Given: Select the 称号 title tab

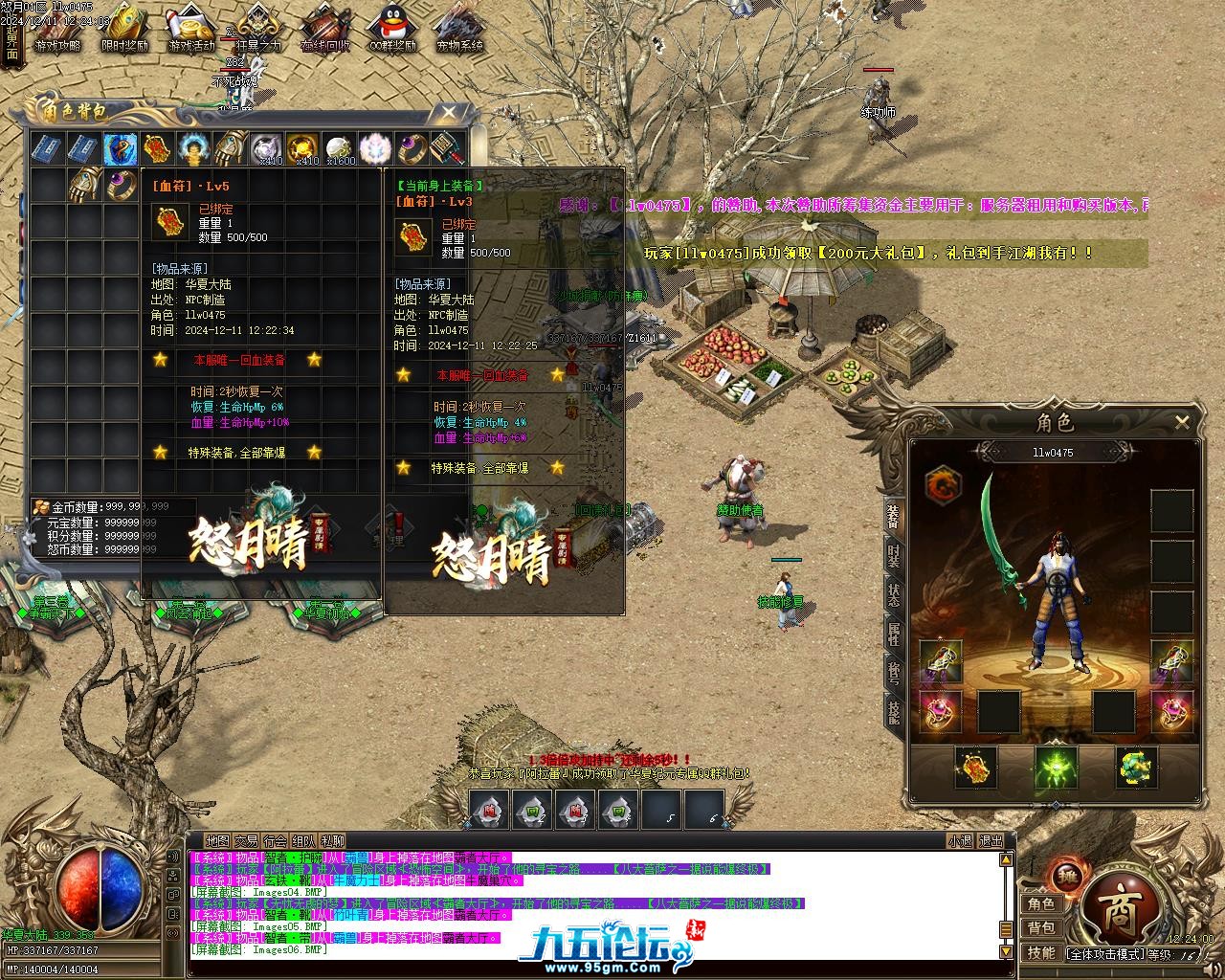Looking at the screenshot, I should (893, 672).
